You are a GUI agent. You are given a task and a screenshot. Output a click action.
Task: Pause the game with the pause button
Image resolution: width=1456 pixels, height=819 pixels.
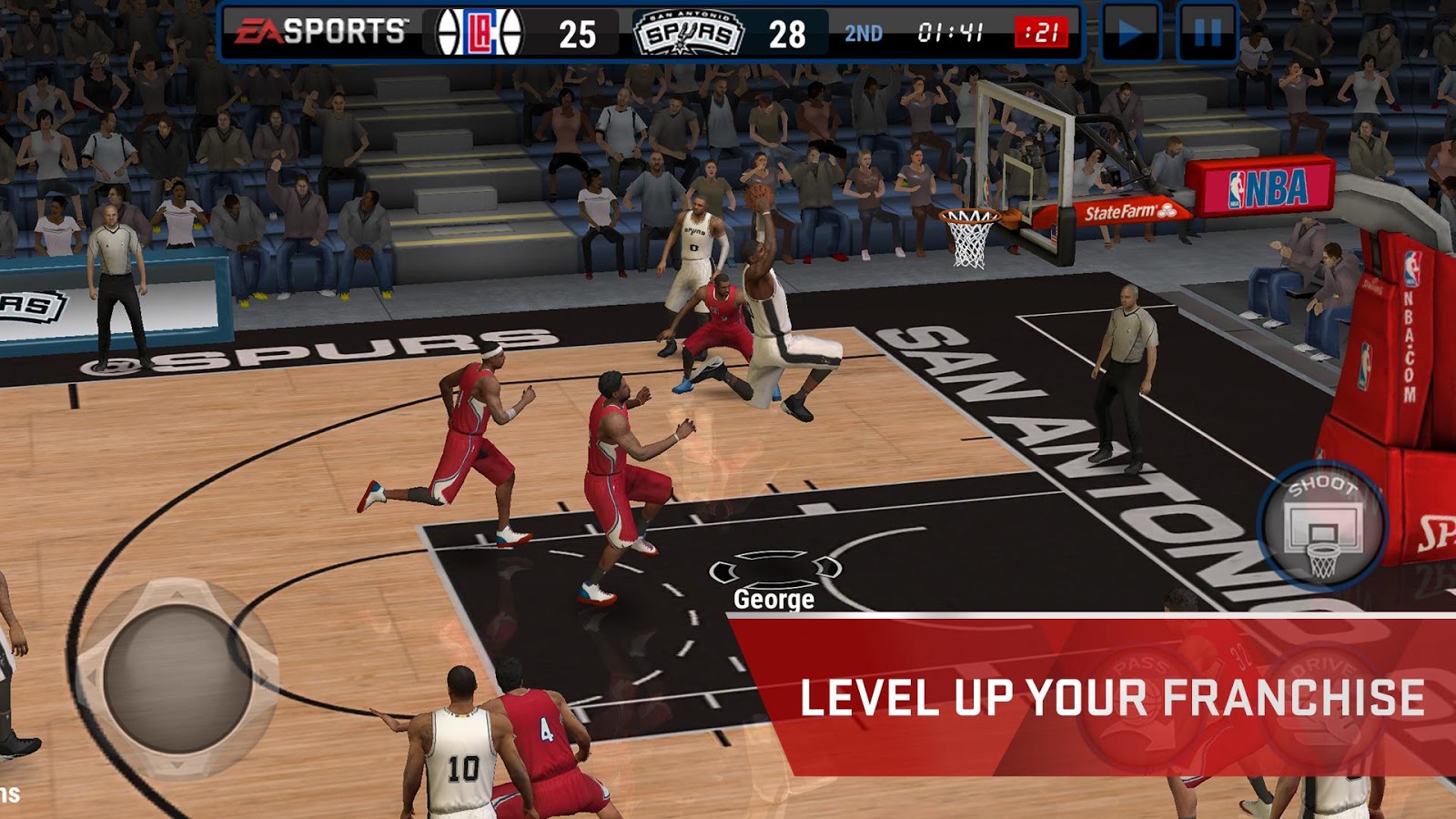click(x=1208, y=33)
